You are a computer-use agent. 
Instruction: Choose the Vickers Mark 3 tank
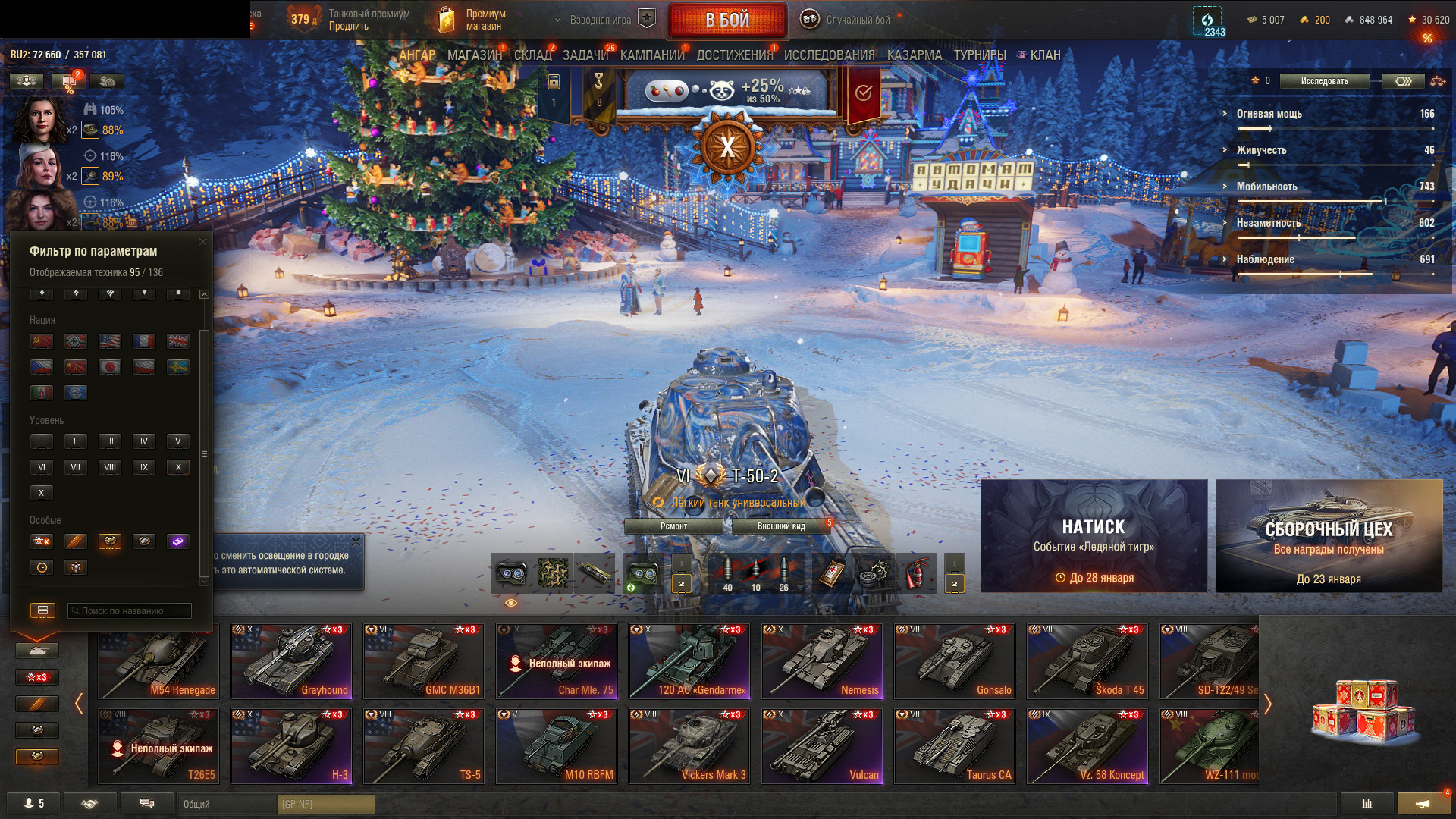pyautogui.click(x=689, y=745)
